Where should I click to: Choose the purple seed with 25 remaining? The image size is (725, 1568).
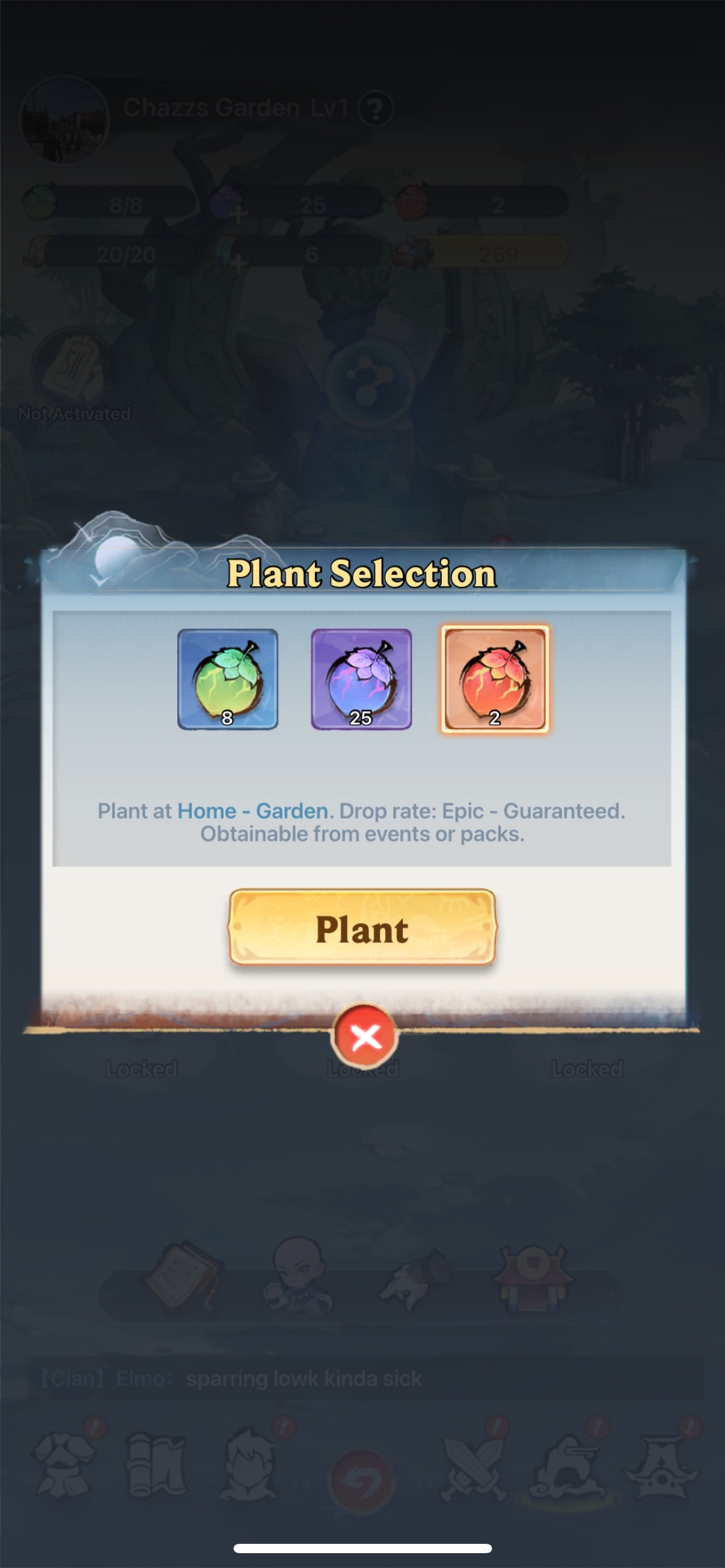(361, 679)
